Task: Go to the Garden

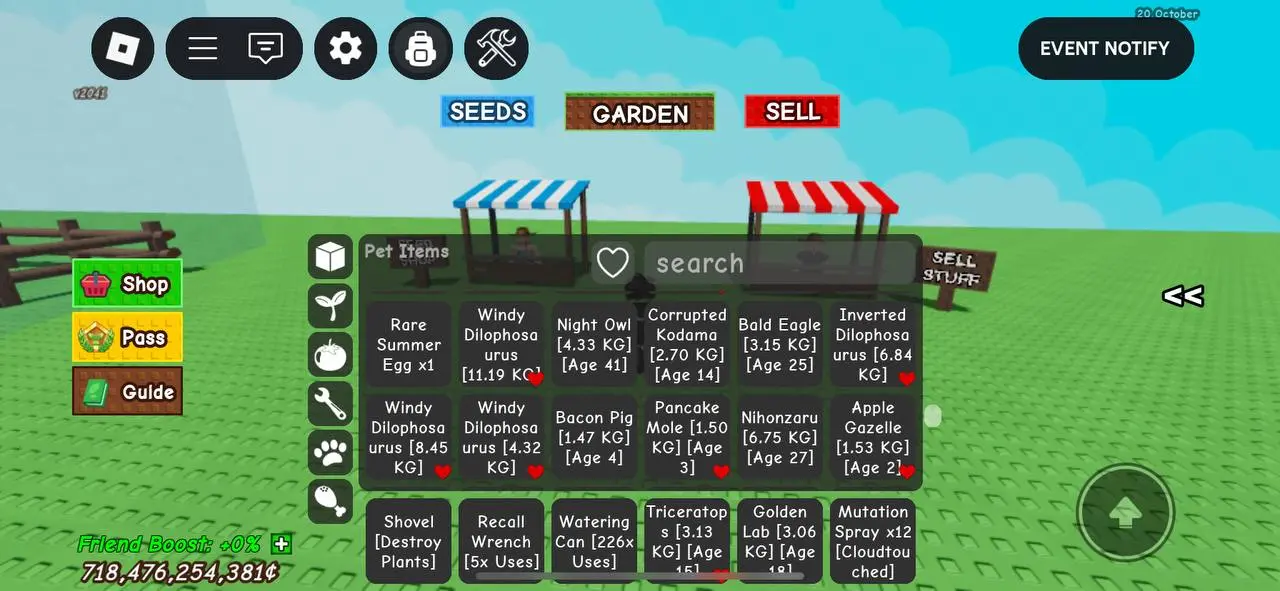Action: click(640, 113)
